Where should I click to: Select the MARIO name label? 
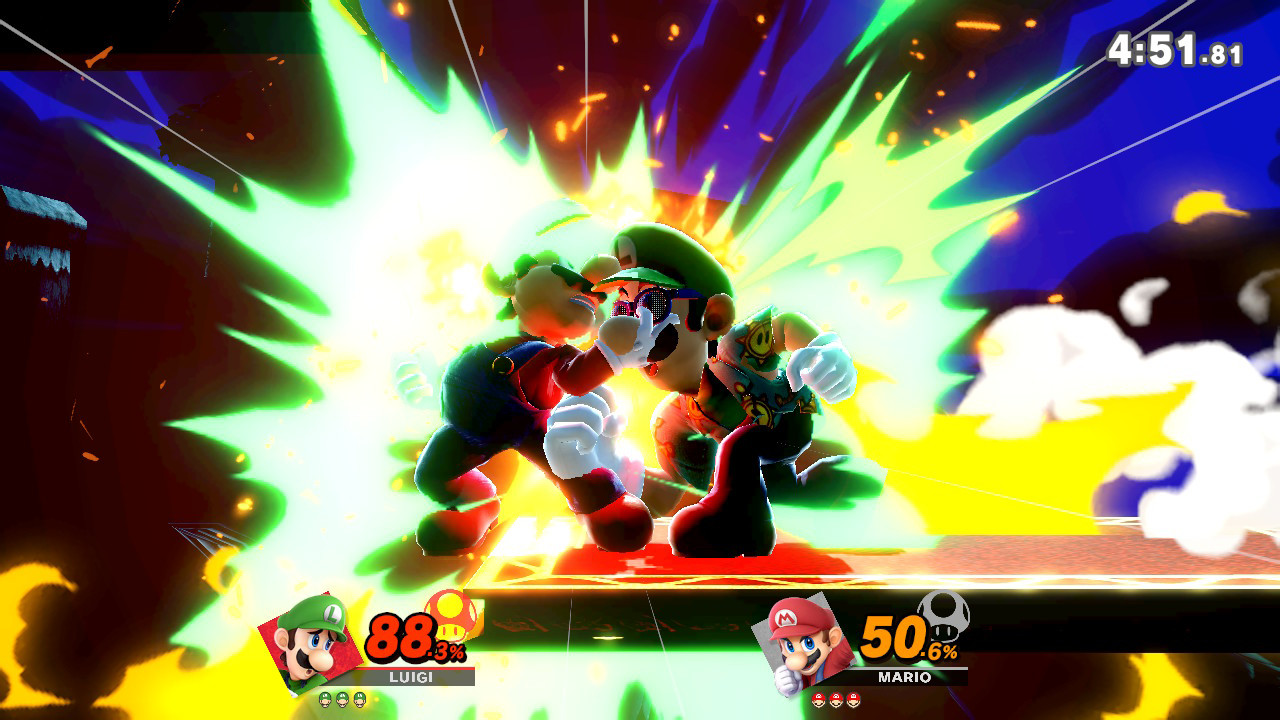pos(904,677)
